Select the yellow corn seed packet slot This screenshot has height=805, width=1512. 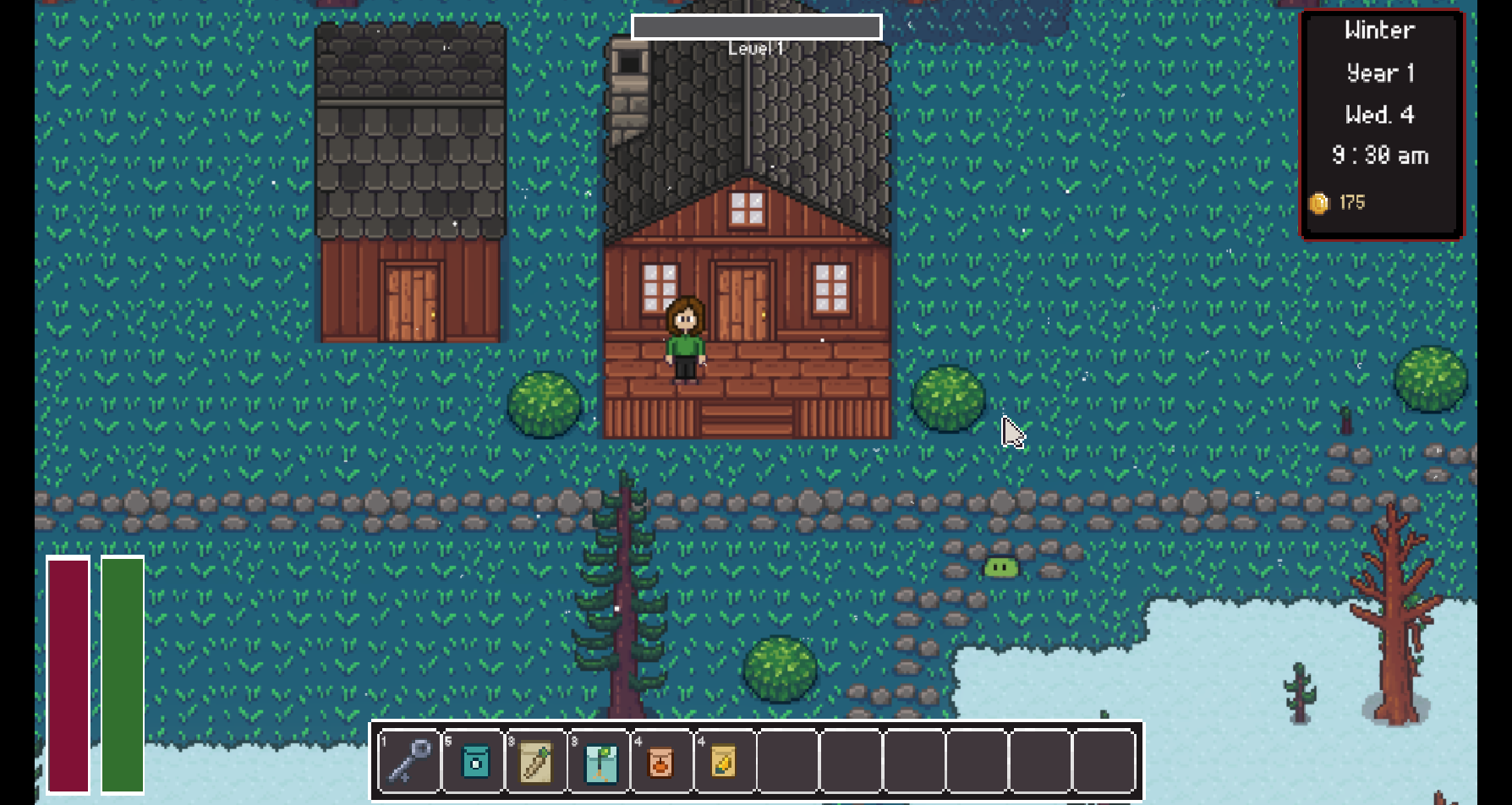coord(725,761)
